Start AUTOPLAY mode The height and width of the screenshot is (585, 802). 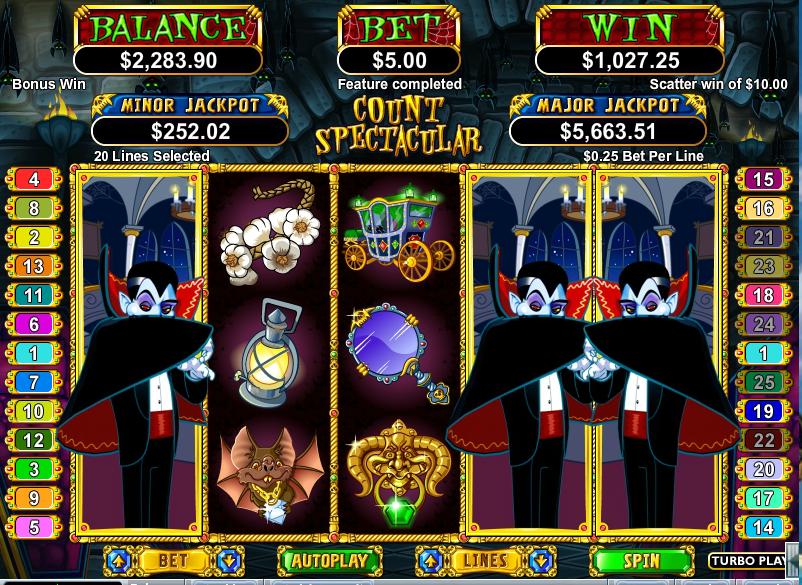click(329, 560)
